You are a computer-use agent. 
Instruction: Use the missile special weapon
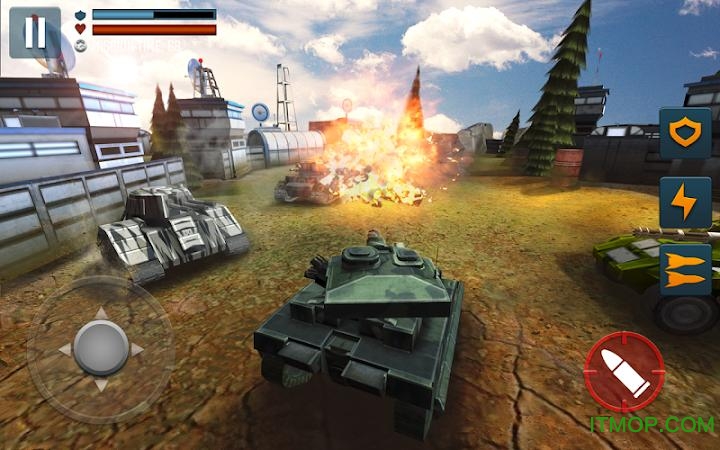tap(685, 270)
